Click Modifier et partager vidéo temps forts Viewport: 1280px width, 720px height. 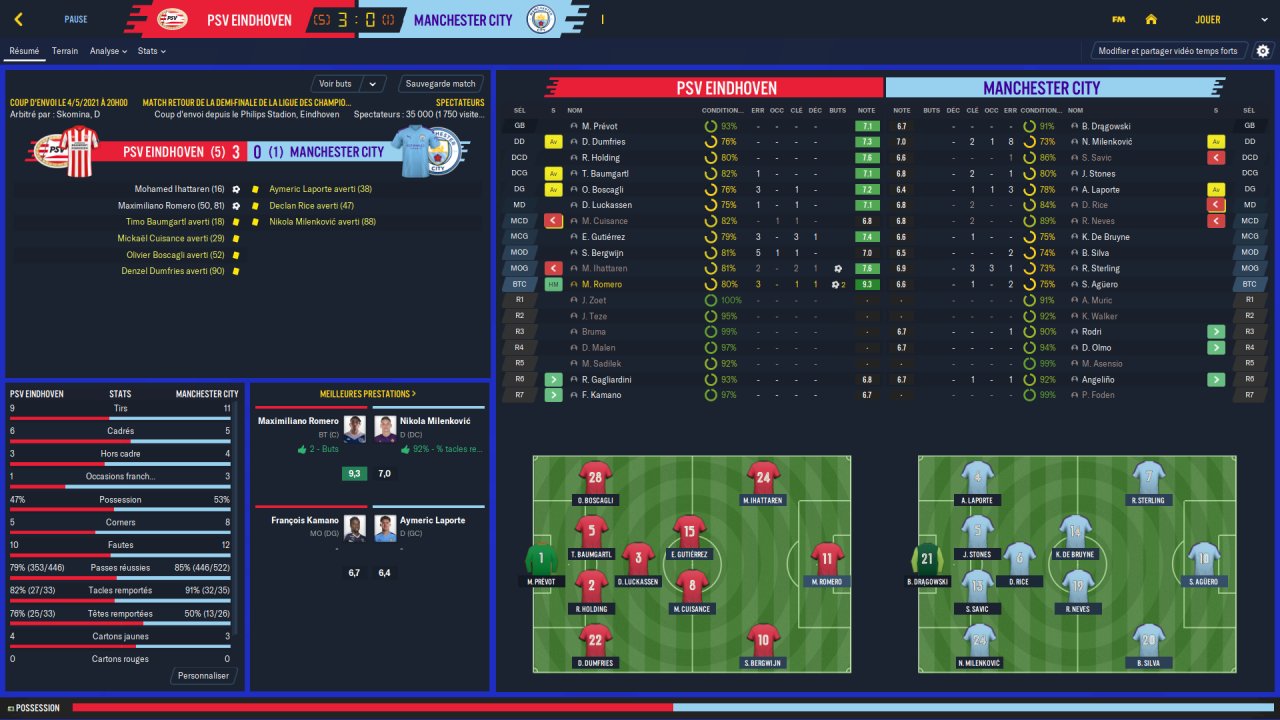[x=1167, y=51]
